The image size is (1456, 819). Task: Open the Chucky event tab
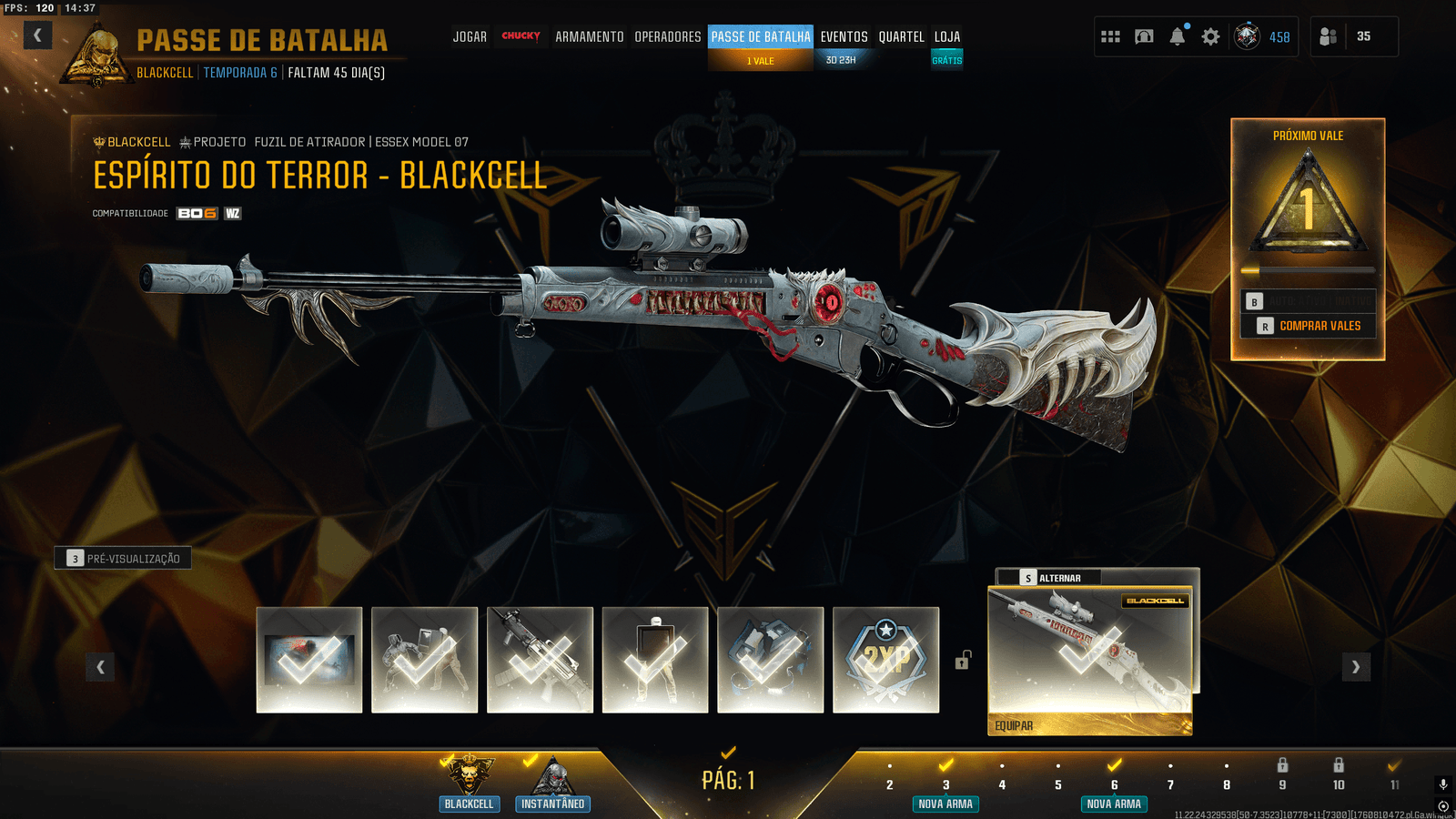pos(521,36)
